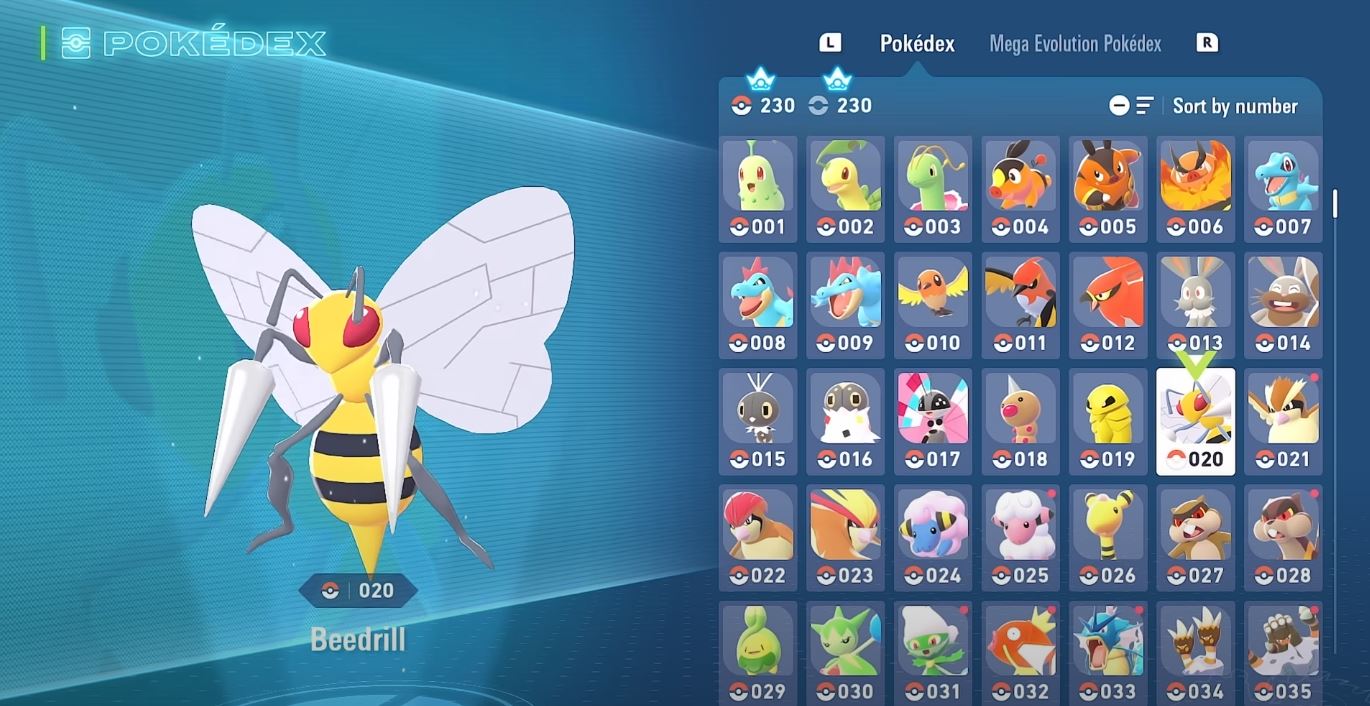Select Bunnelby entry number 013
The width and height of the screenshot is (1370, 706).
click(x=1195, y=305)
